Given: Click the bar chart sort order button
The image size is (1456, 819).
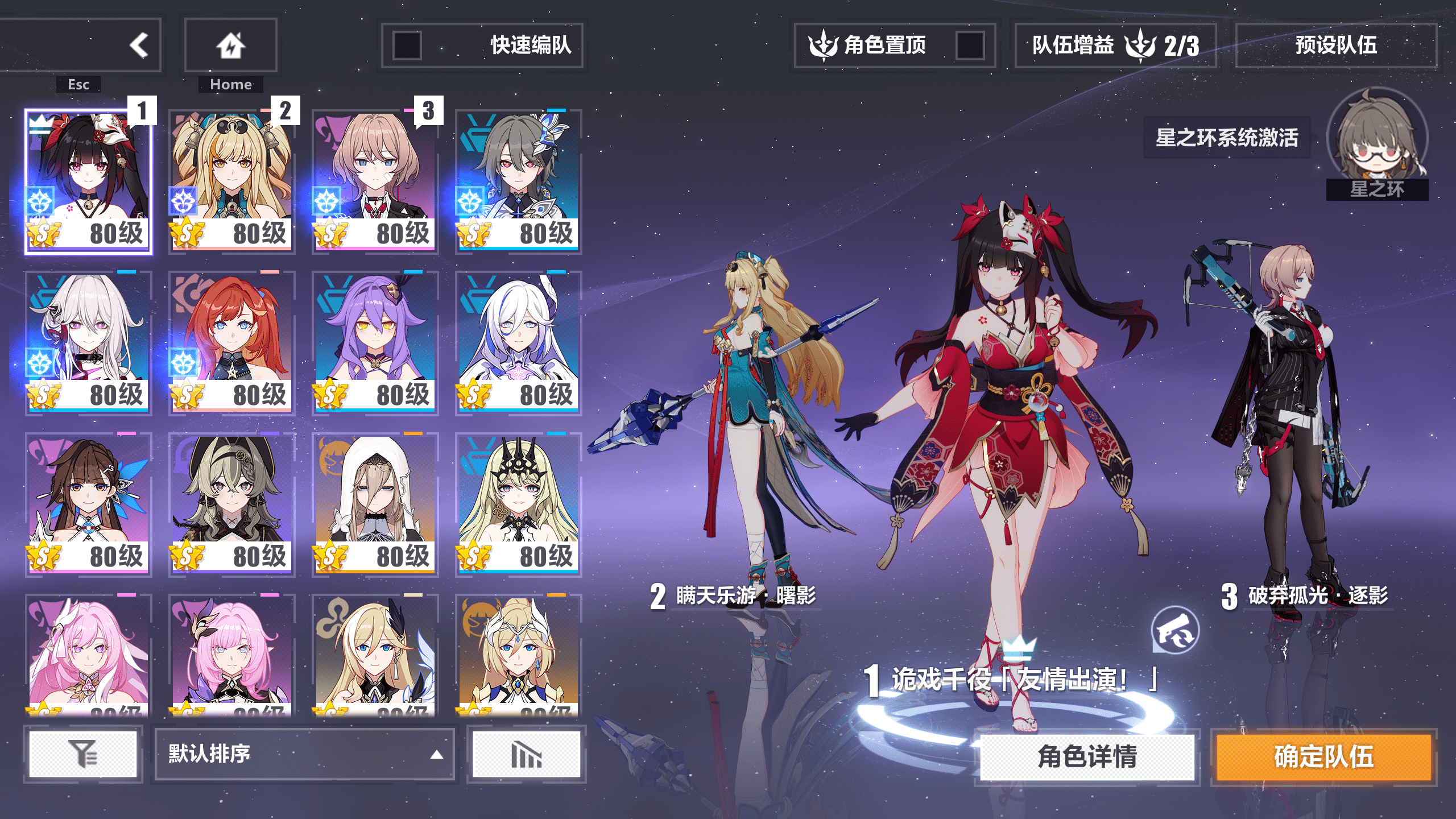Looking at the screenshot, I should (526, 754).
